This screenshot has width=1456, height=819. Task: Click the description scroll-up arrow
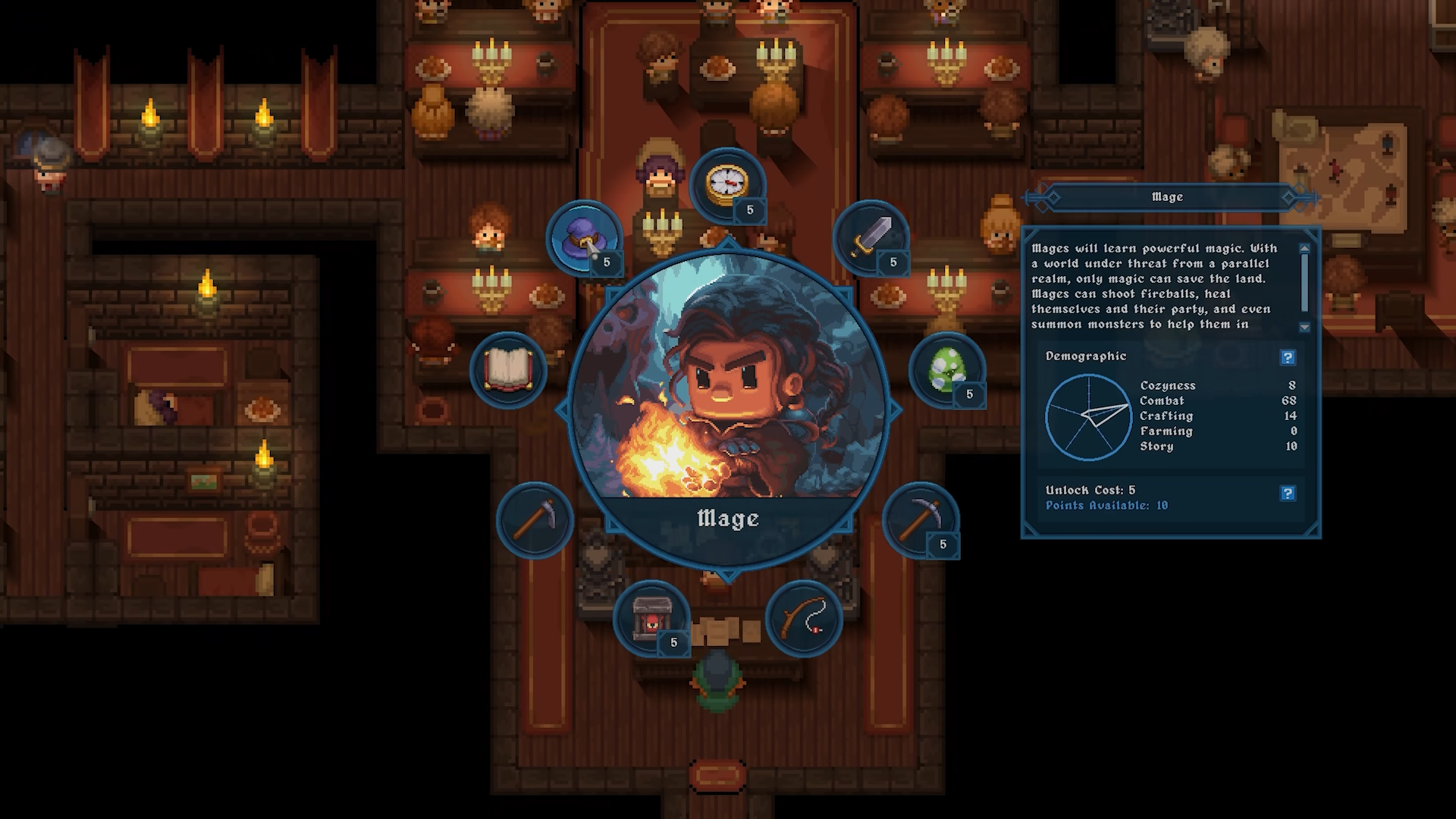pyautogui.click(x=1304, y=248)
